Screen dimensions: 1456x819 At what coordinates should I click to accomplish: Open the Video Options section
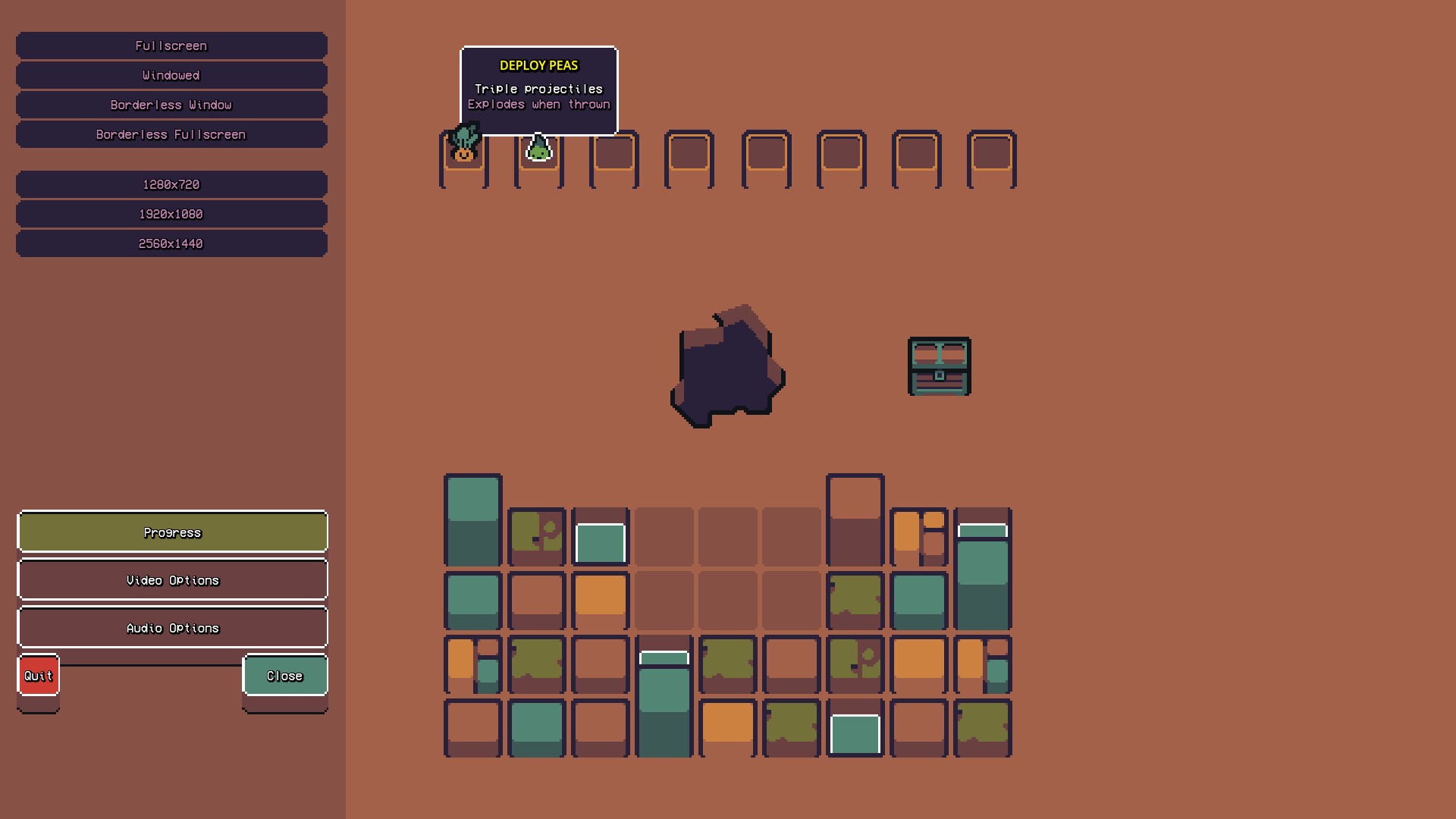[172, 580]
